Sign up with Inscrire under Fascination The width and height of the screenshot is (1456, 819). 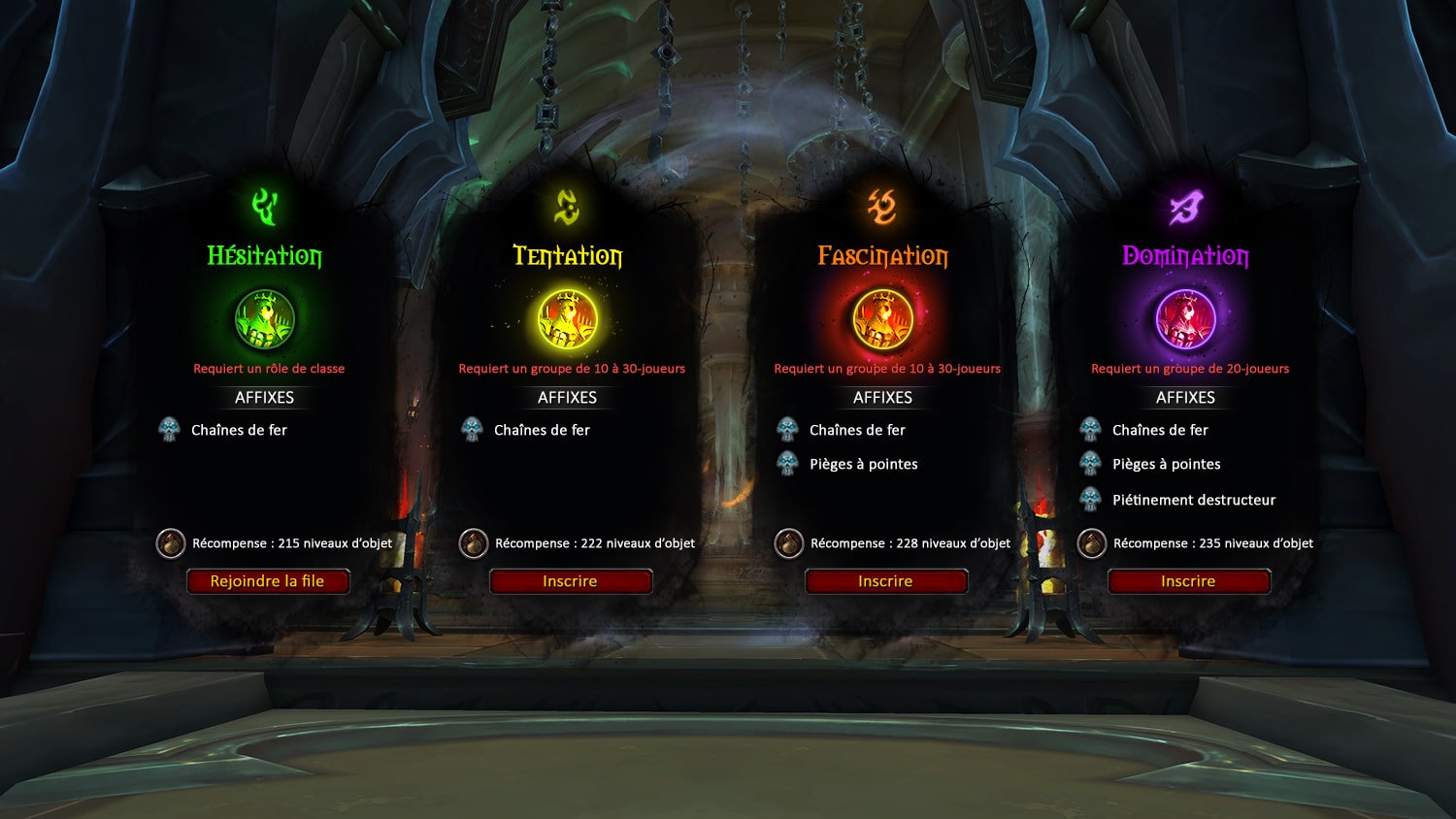pos(885,581)
